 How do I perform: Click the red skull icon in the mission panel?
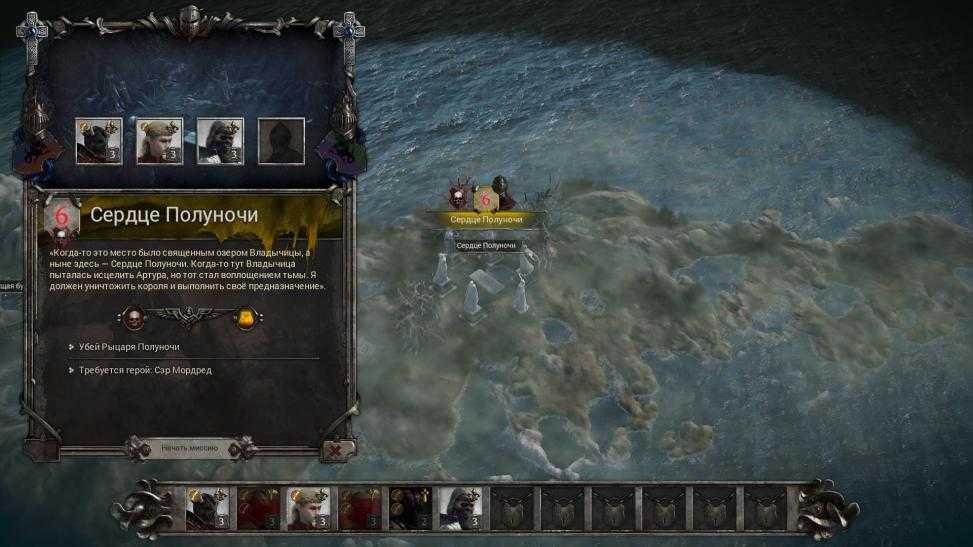[132, 318]
